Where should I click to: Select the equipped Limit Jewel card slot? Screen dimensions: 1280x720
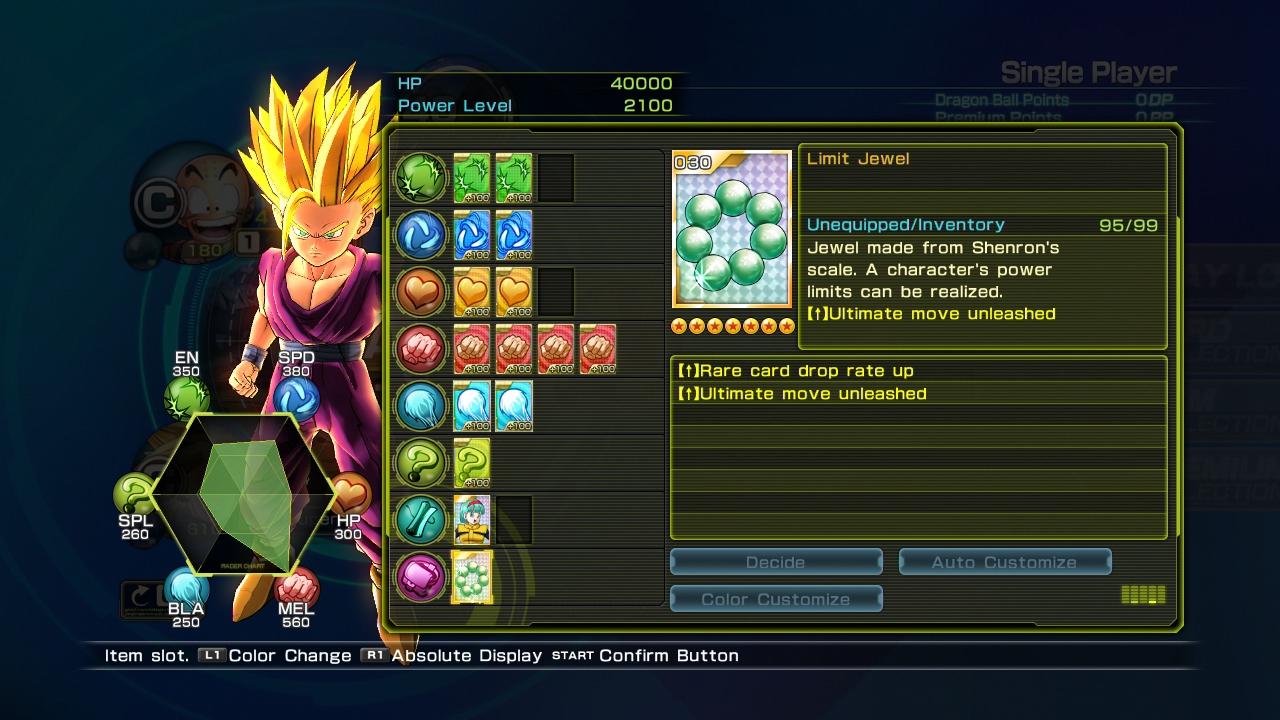coord(472,577)
